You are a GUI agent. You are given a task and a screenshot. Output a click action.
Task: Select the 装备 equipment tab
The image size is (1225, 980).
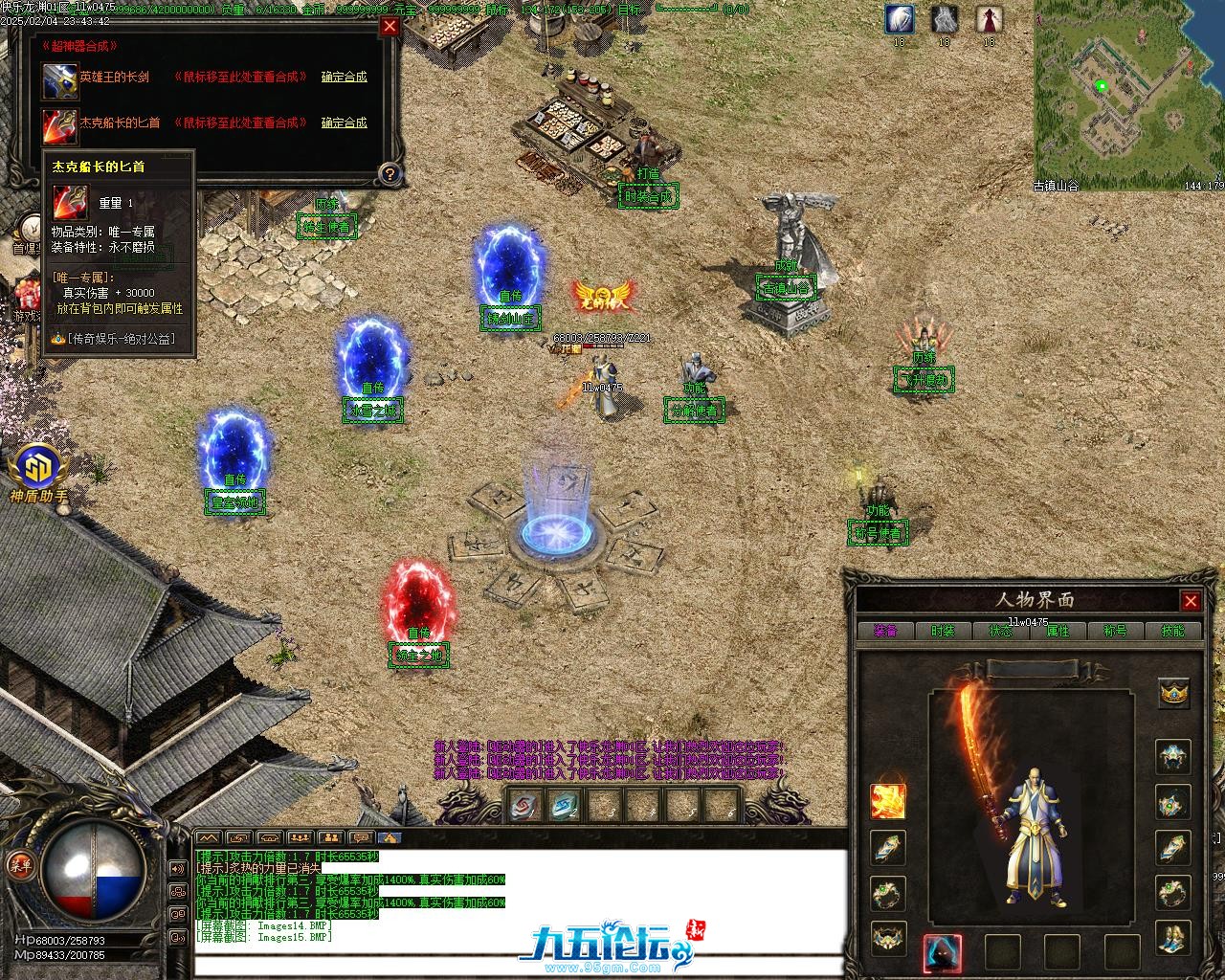pyautogui.click(x=885, y=631)
